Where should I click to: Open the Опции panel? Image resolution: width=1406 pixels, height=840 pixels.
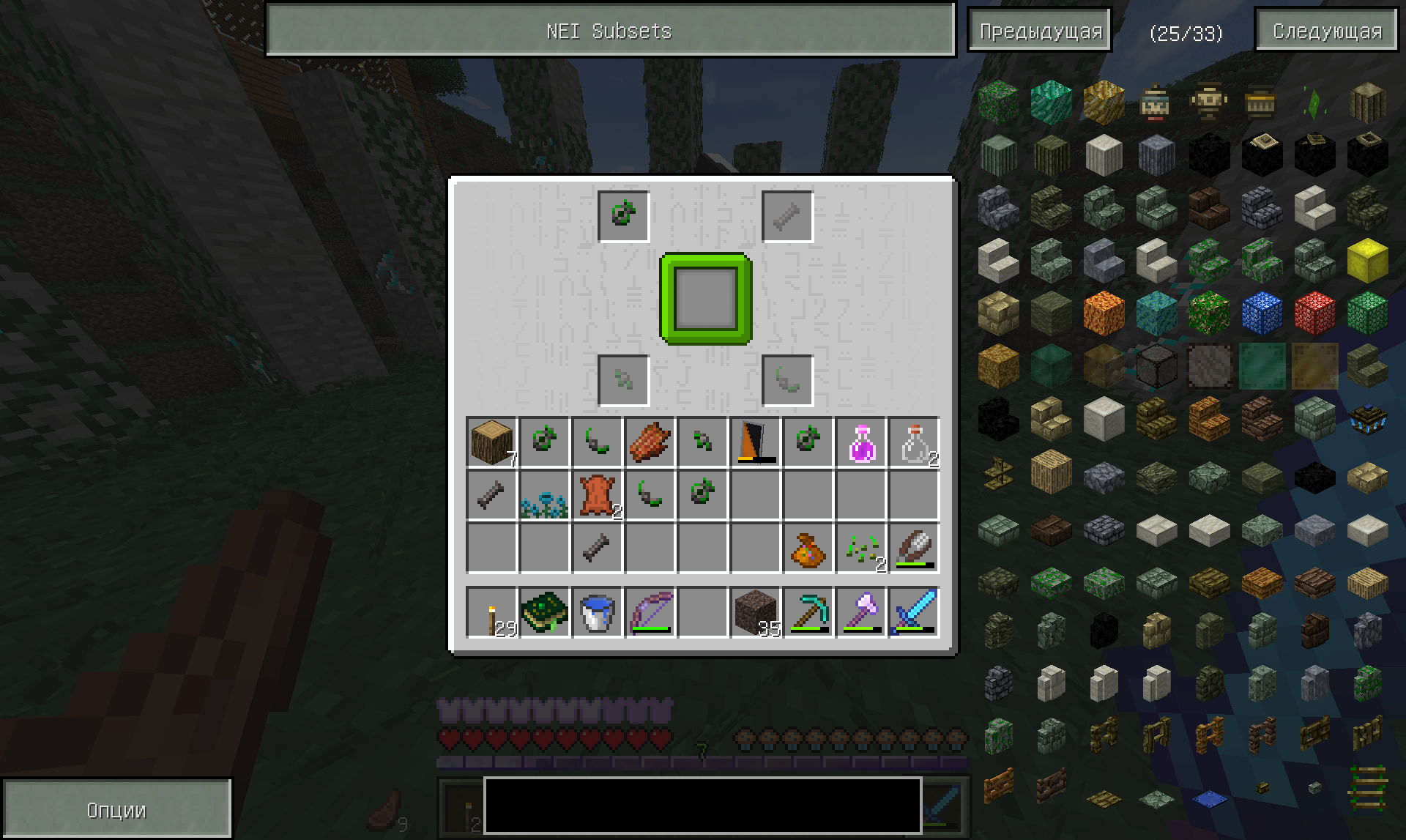[x=117, y=809]
